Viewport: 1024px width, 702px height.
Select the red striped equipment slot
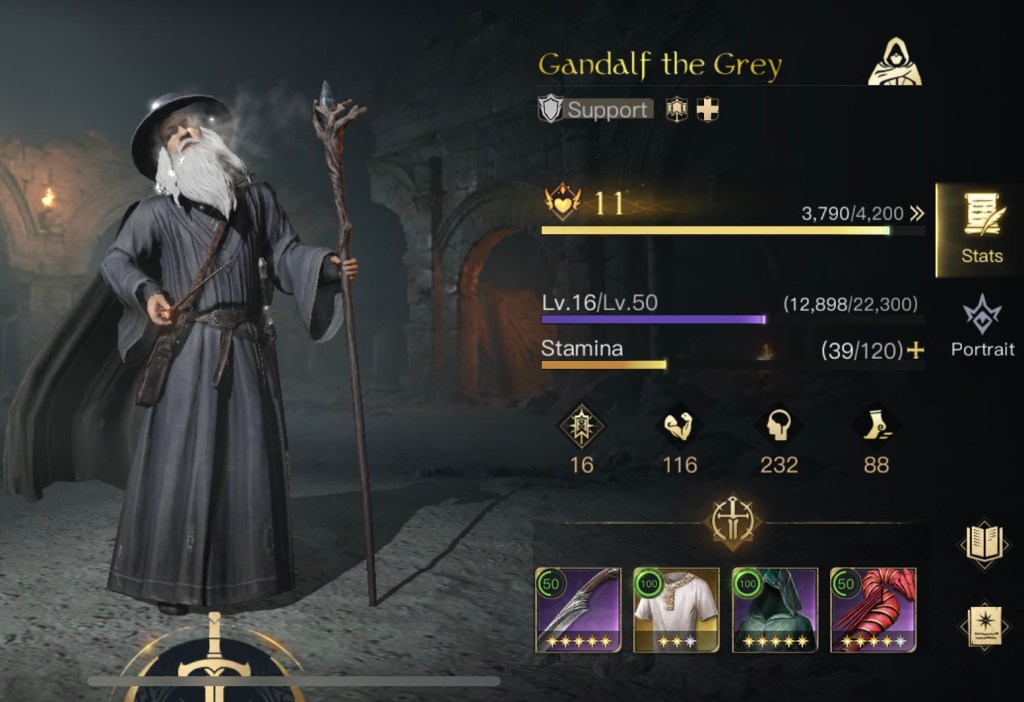click(x=873, y=610)
